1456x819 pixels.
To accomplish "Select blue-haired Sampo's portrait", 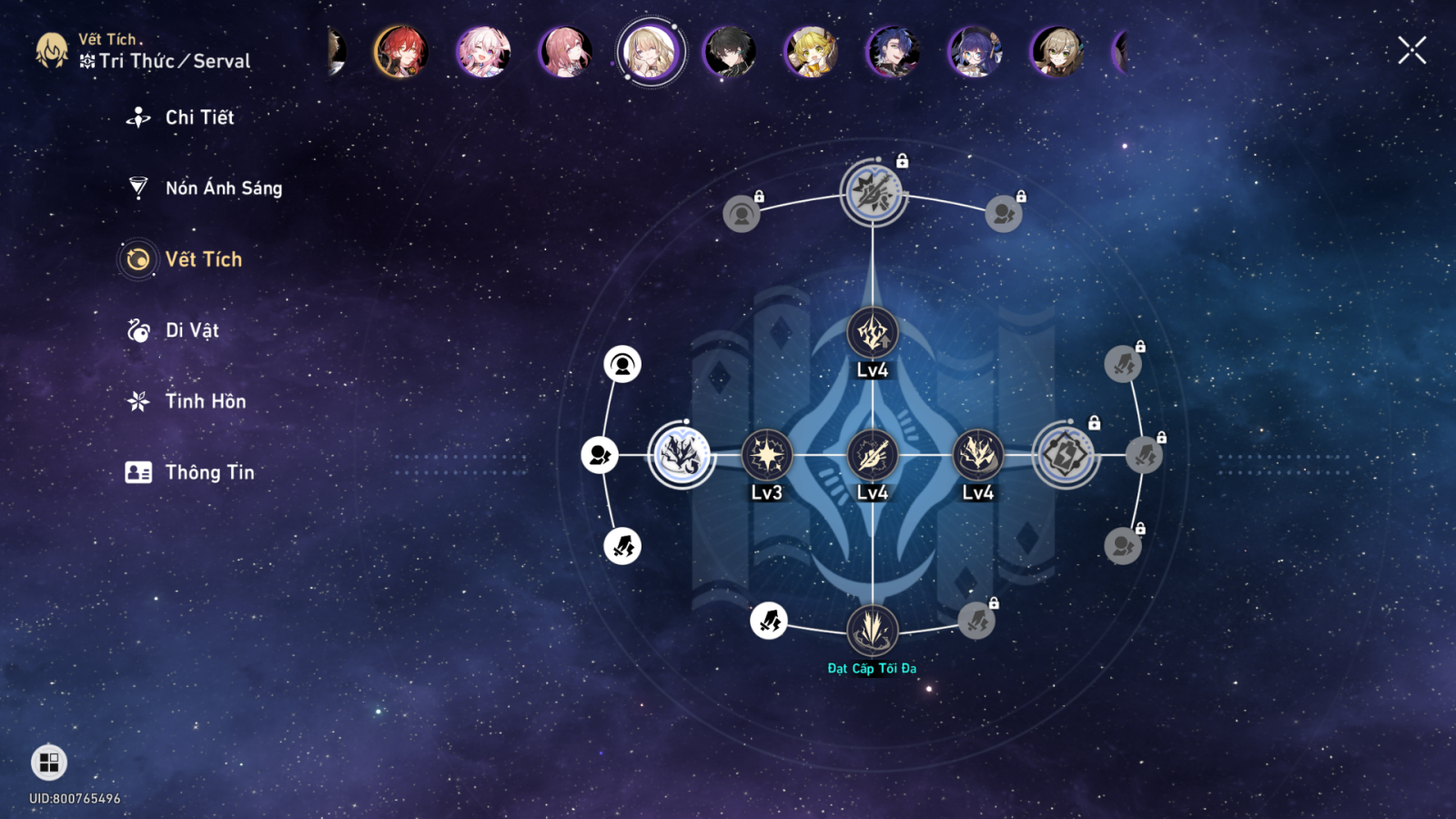I will pyautogui.click(x=894, y=51).
